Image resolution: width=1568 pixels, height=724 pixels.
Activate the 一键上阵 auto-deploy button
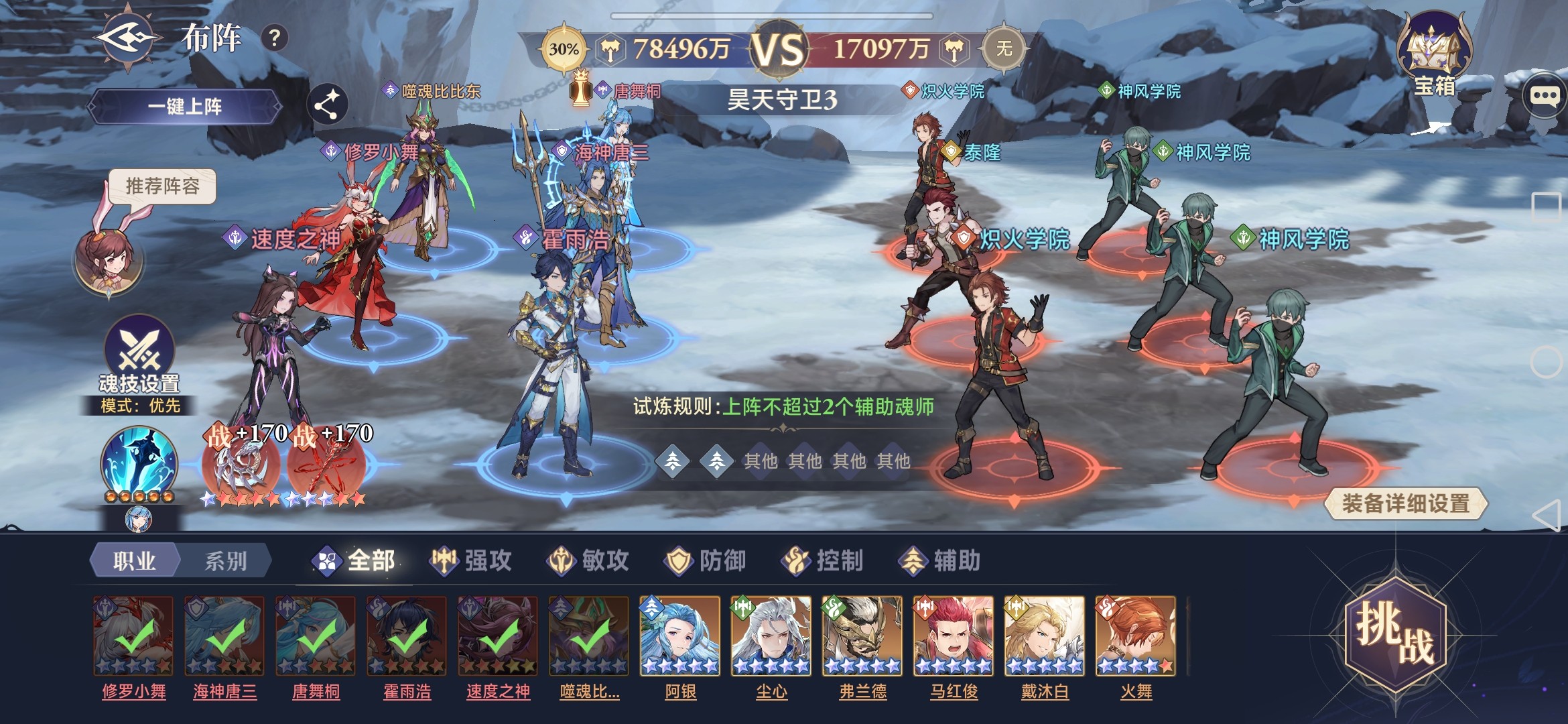[185, 107]
